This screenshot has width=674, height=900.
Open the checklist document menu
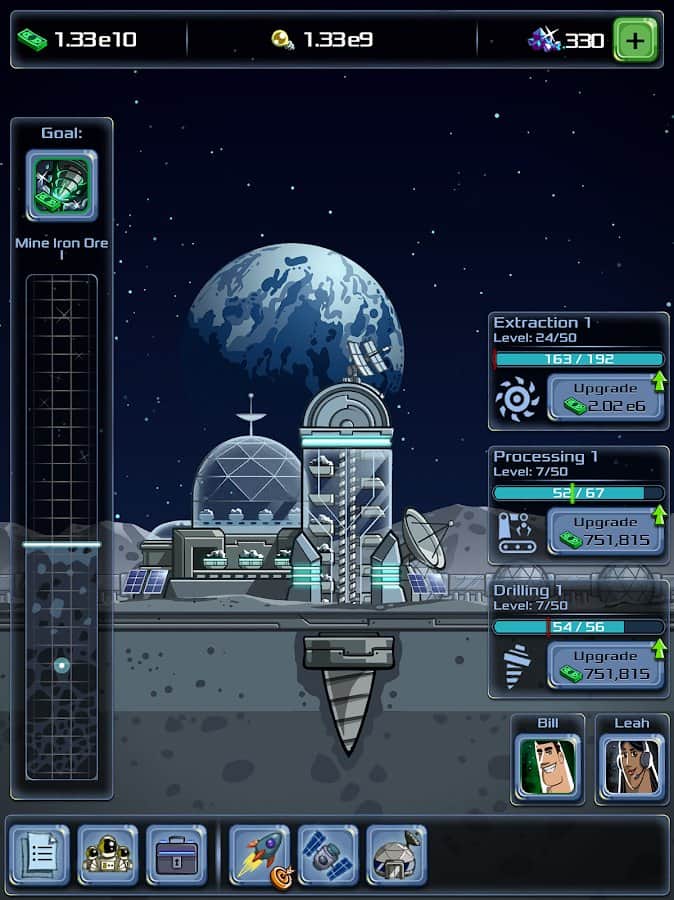[40, 855]
